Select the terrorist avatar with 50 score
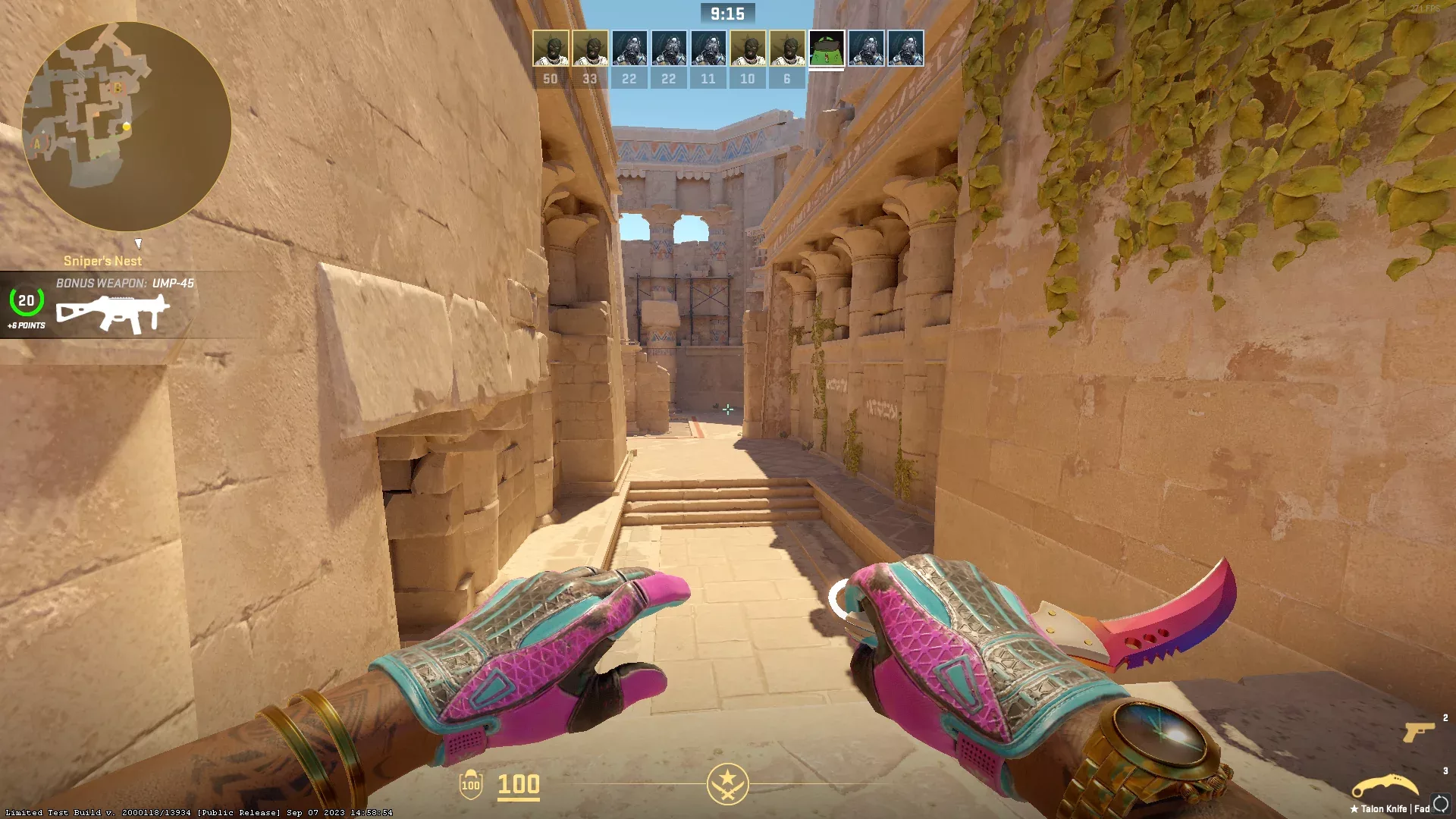Screen dimensions: 1456x819 coord(551,48)
